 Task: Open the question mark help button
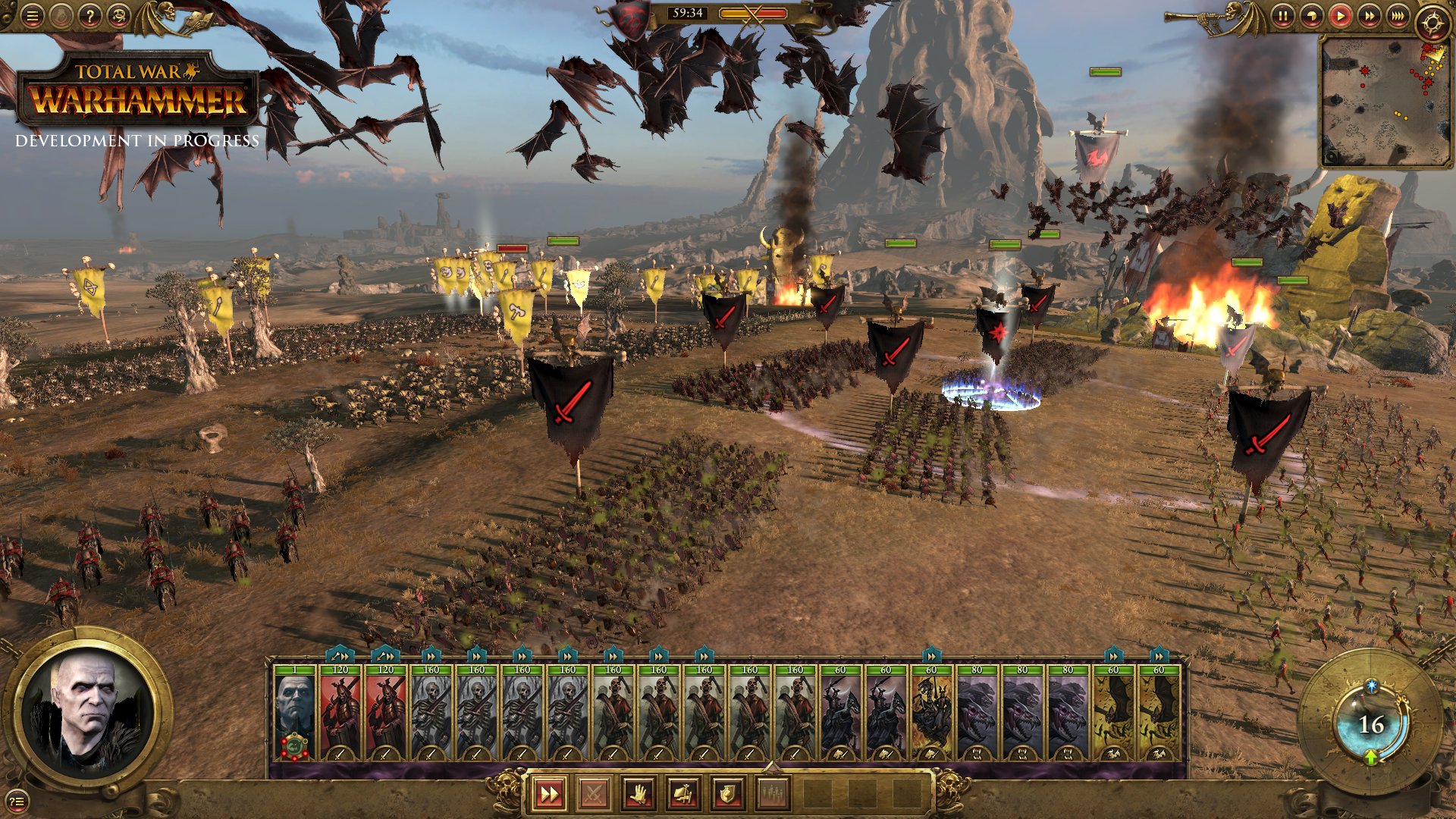89,16
